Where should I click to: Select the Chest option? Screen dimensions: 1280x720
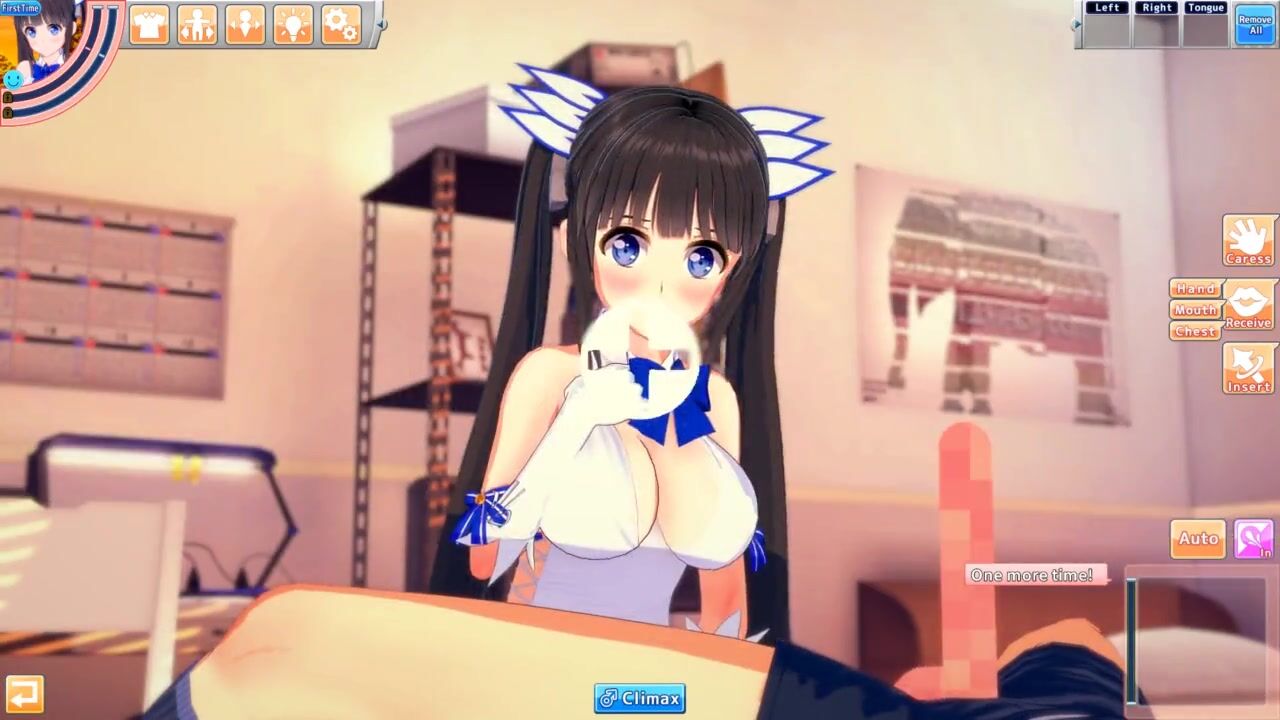pyautogui.click(x=1195, y=331)
